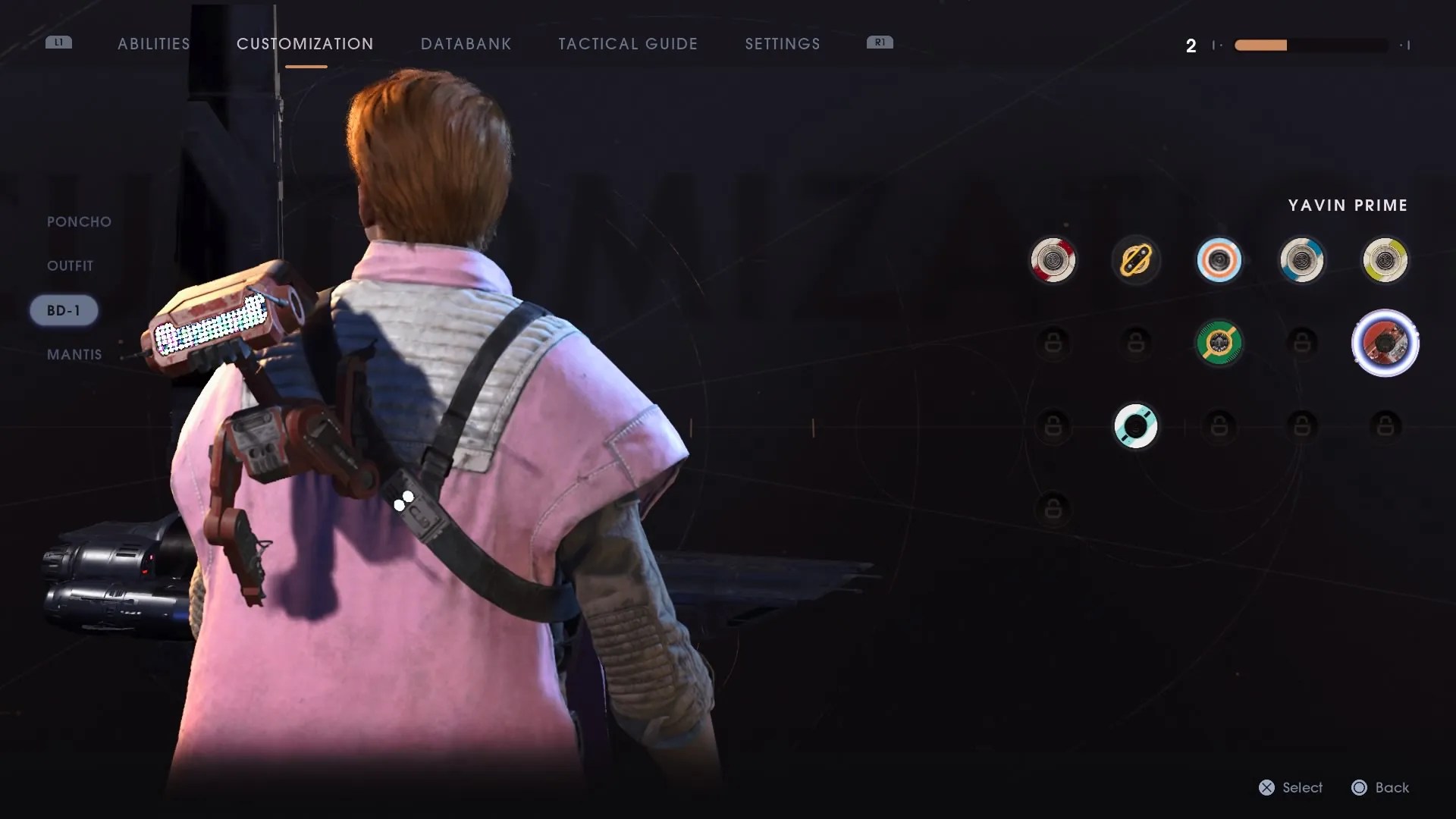The height and width of the screenshot is (819, 1456).
Task: Open the Settings tab
Action: [782, 44]
